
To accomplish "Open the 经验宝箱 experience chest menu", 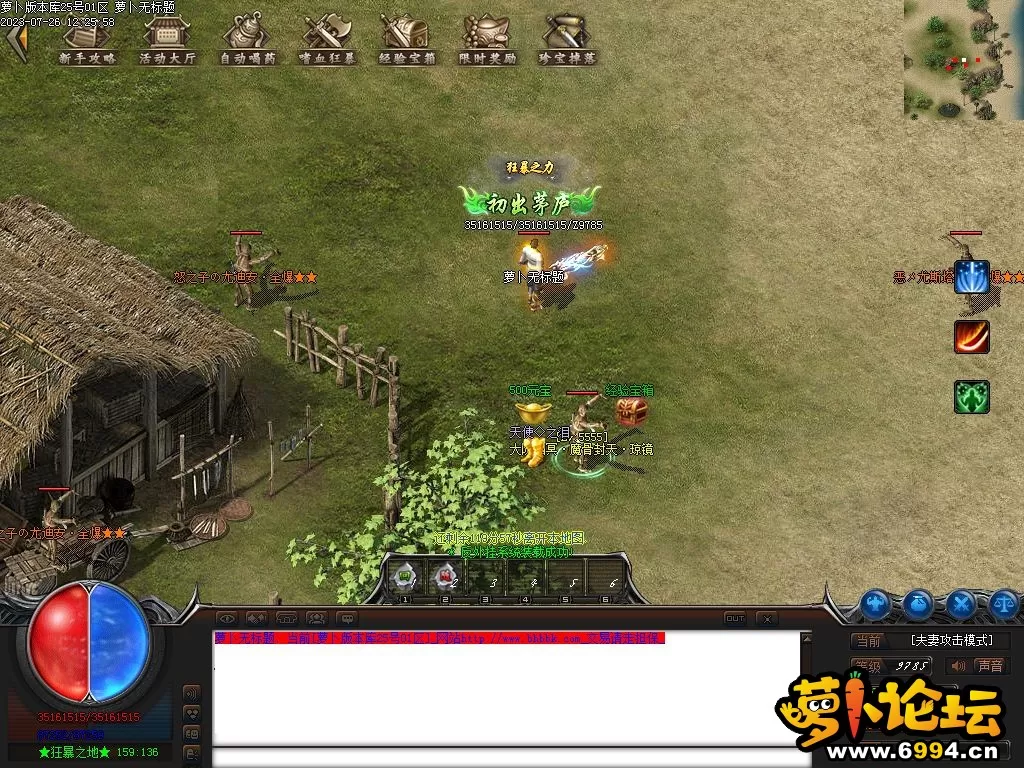I will click(407, 39).
